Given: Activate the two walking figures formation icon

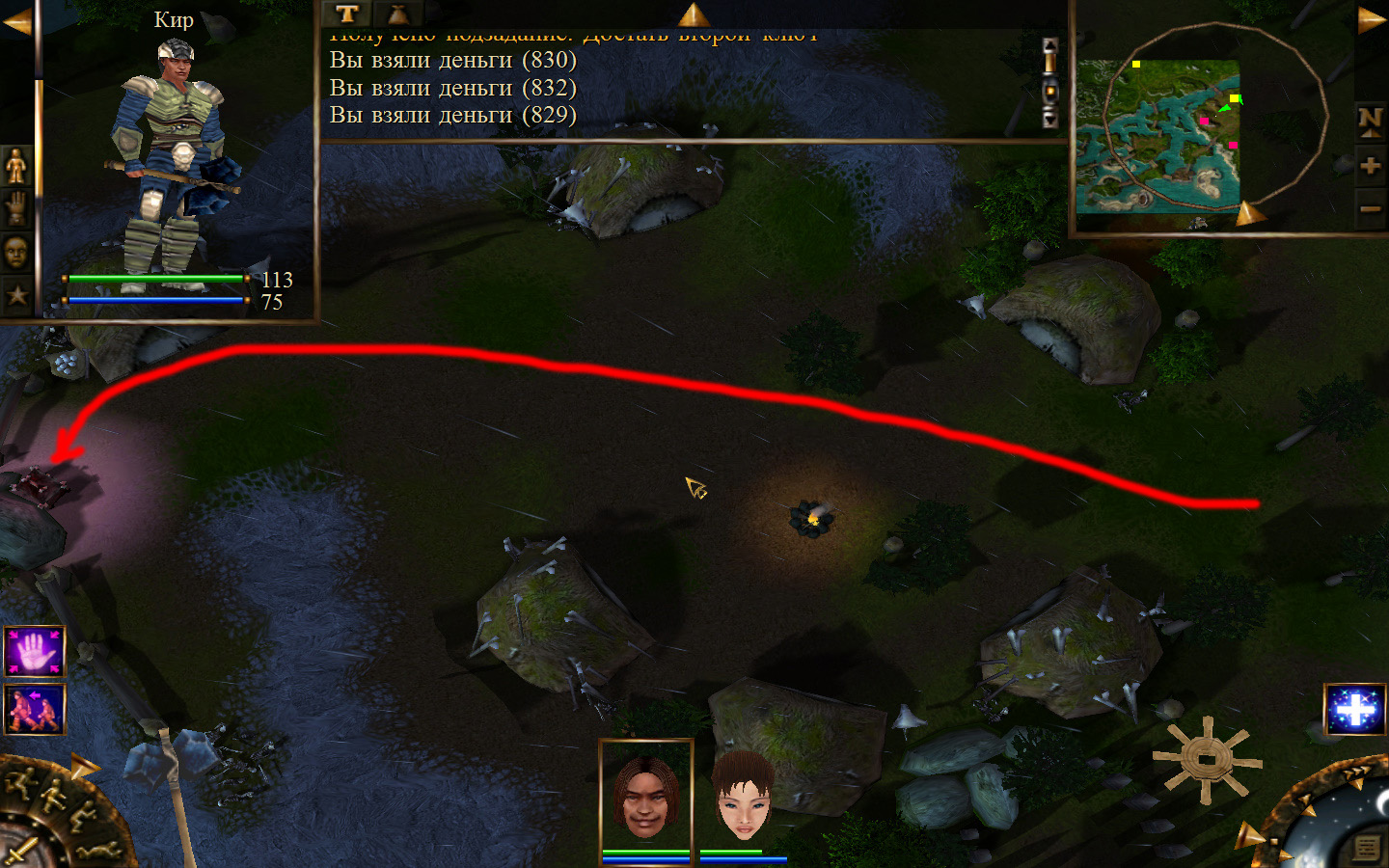Looking at the screenshot, I should 35,709.
